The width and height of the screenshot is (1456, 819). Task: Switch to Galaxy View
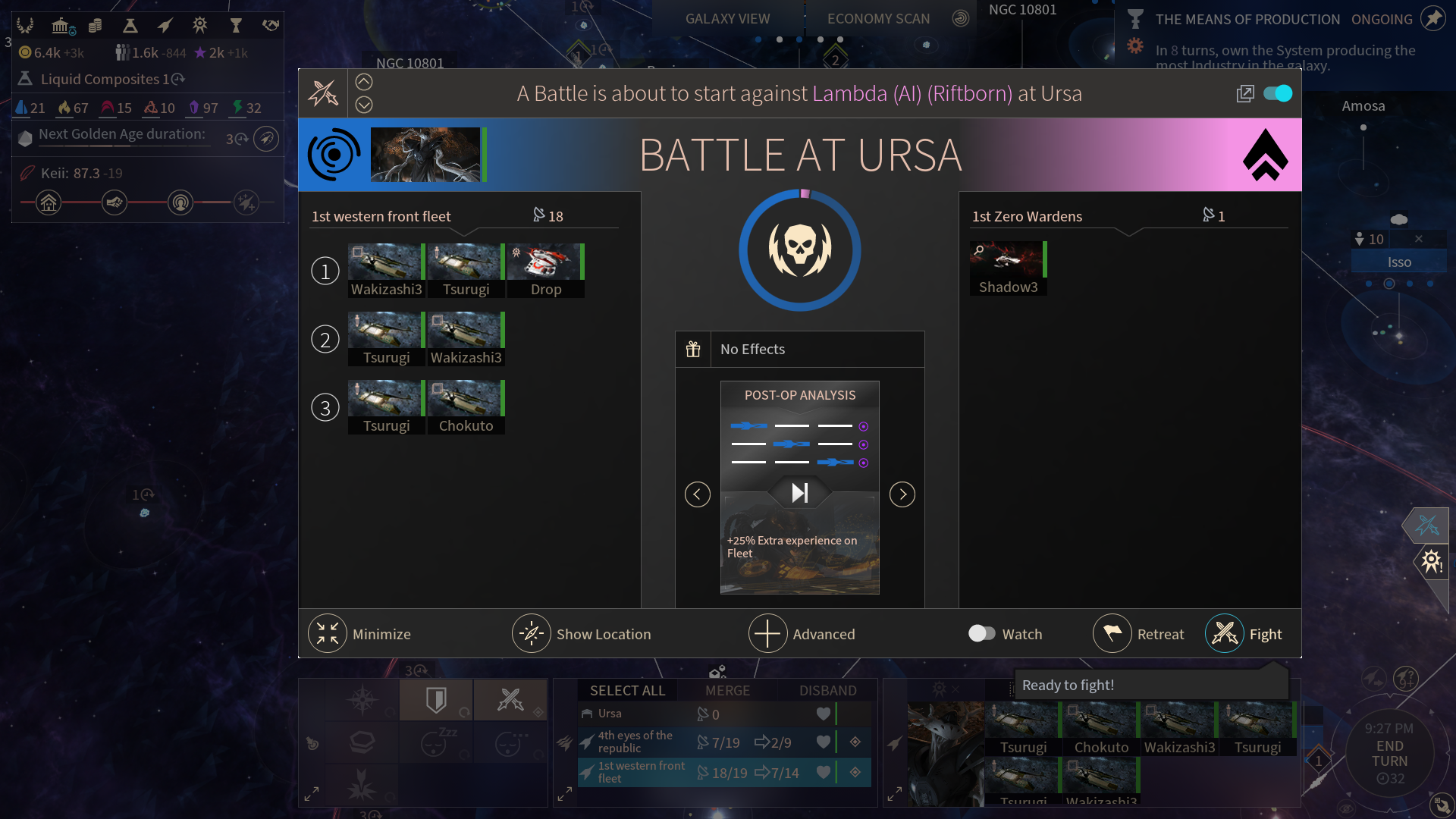click(727, 19)
